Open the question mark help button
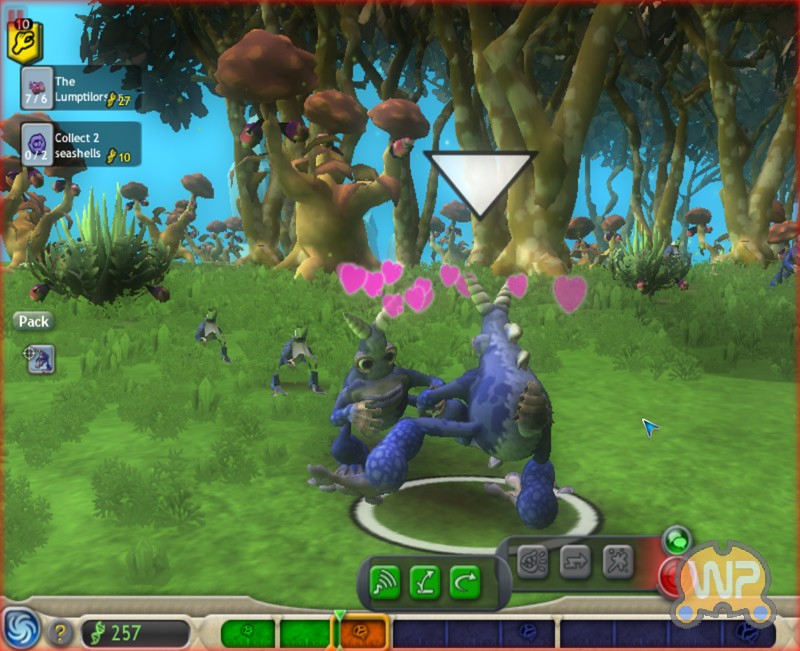The image size is (800, 651). 61,633
